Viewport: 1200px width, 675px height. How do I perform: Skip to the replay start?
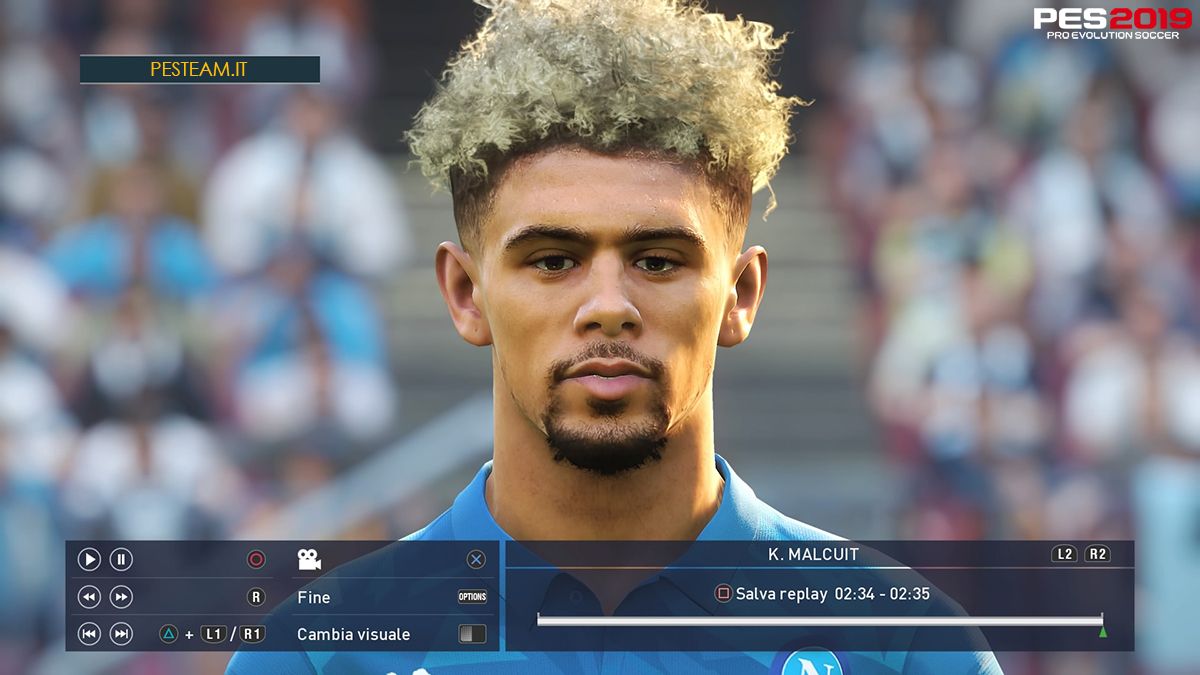(x=89, y=634)
